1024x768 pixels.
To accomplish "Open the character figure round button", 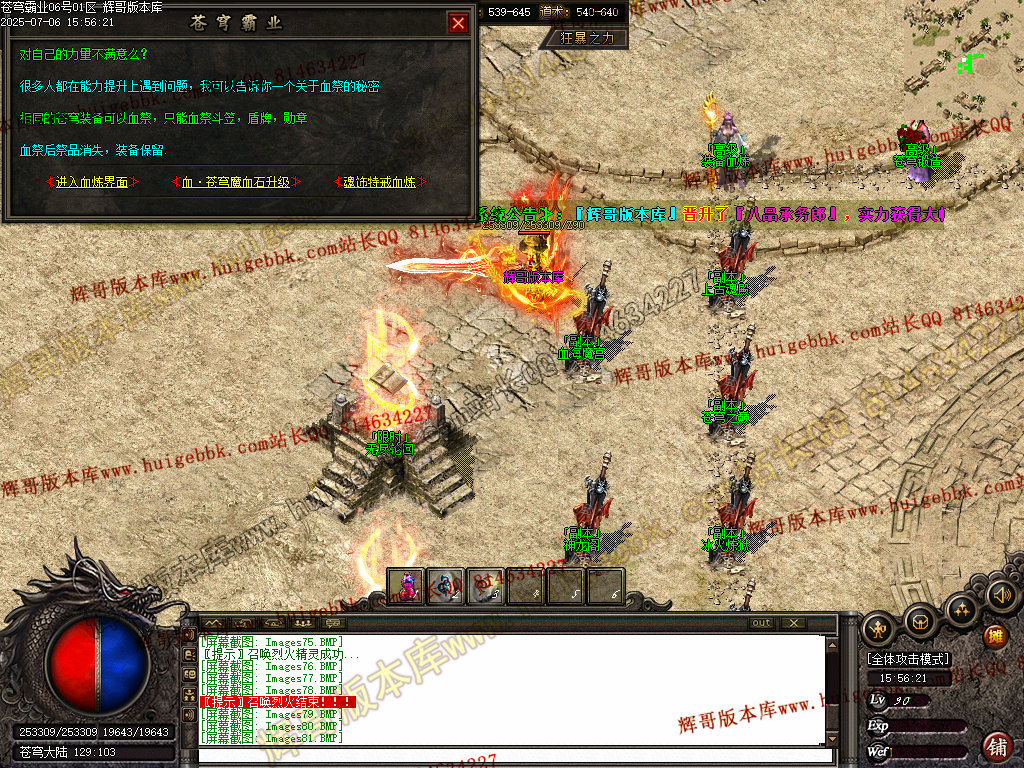I will tap(880, 629).
